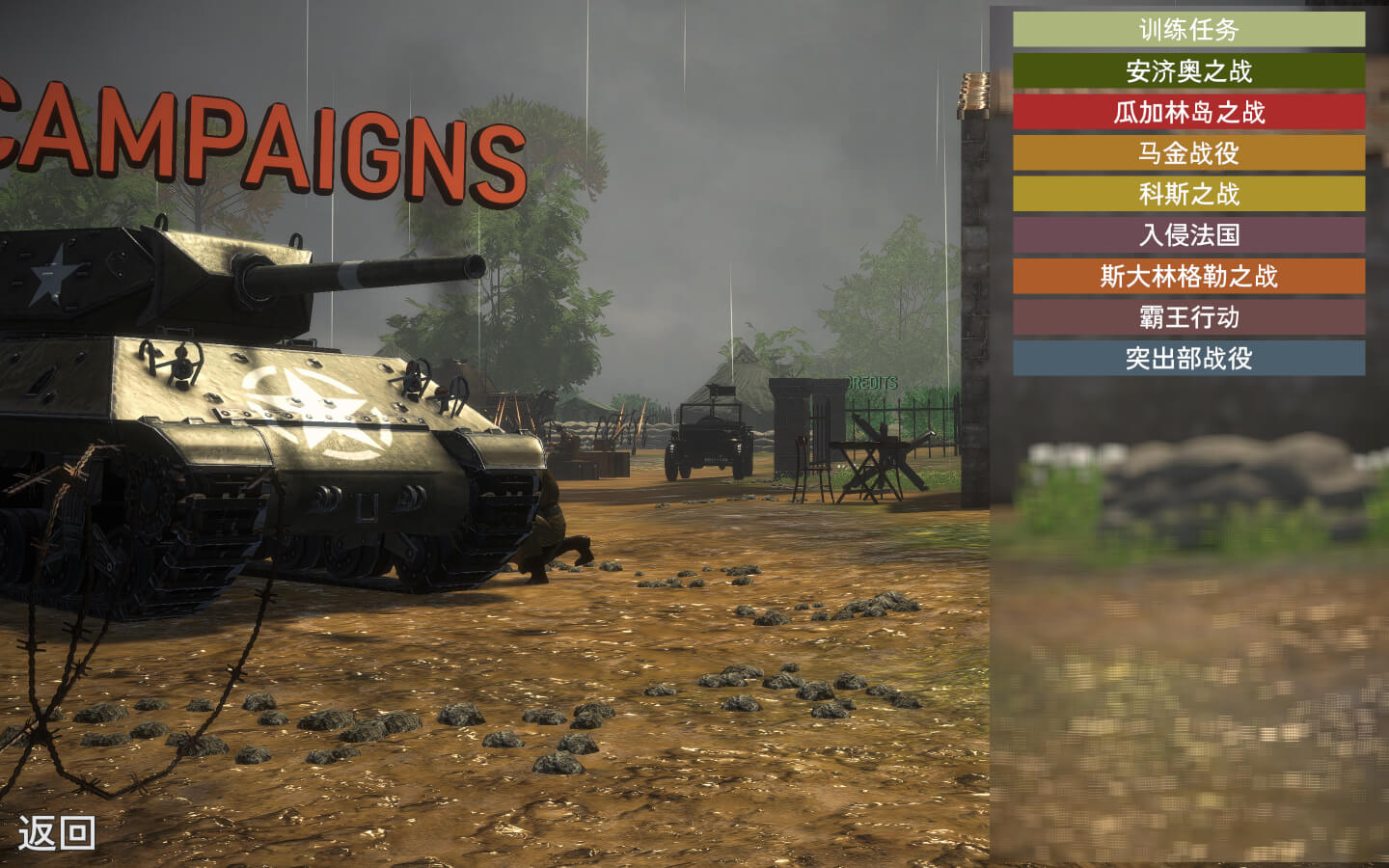Open the 训练任务 training mission entry
The height and width of the screenshot is (868, 1389).
tap(1188, 30)
